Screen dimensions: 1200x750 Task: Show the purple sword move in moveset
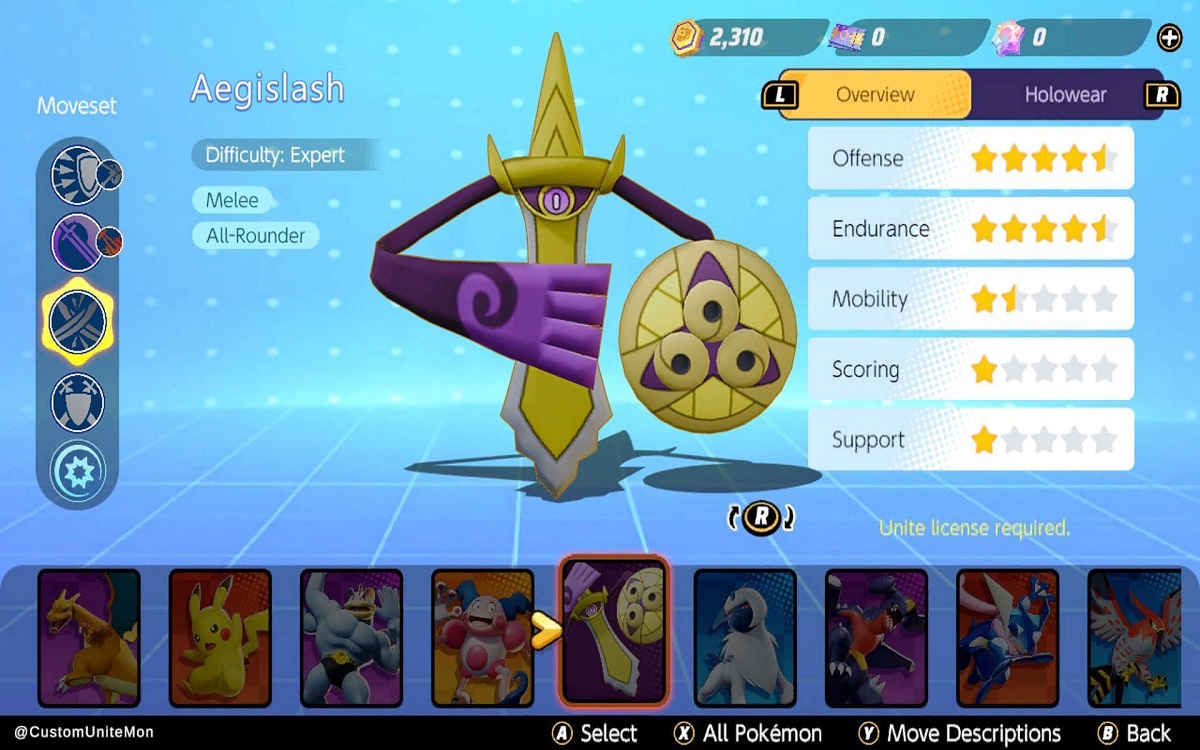(x=77, y=243)
